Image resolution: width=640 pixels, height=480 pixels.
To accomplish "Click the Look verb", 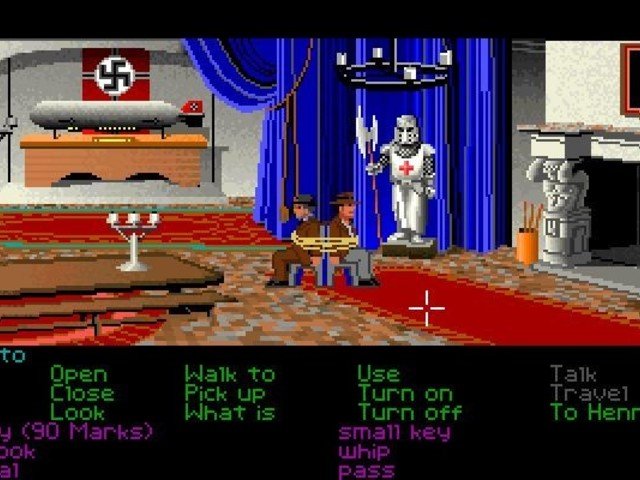I will [77, 412].
